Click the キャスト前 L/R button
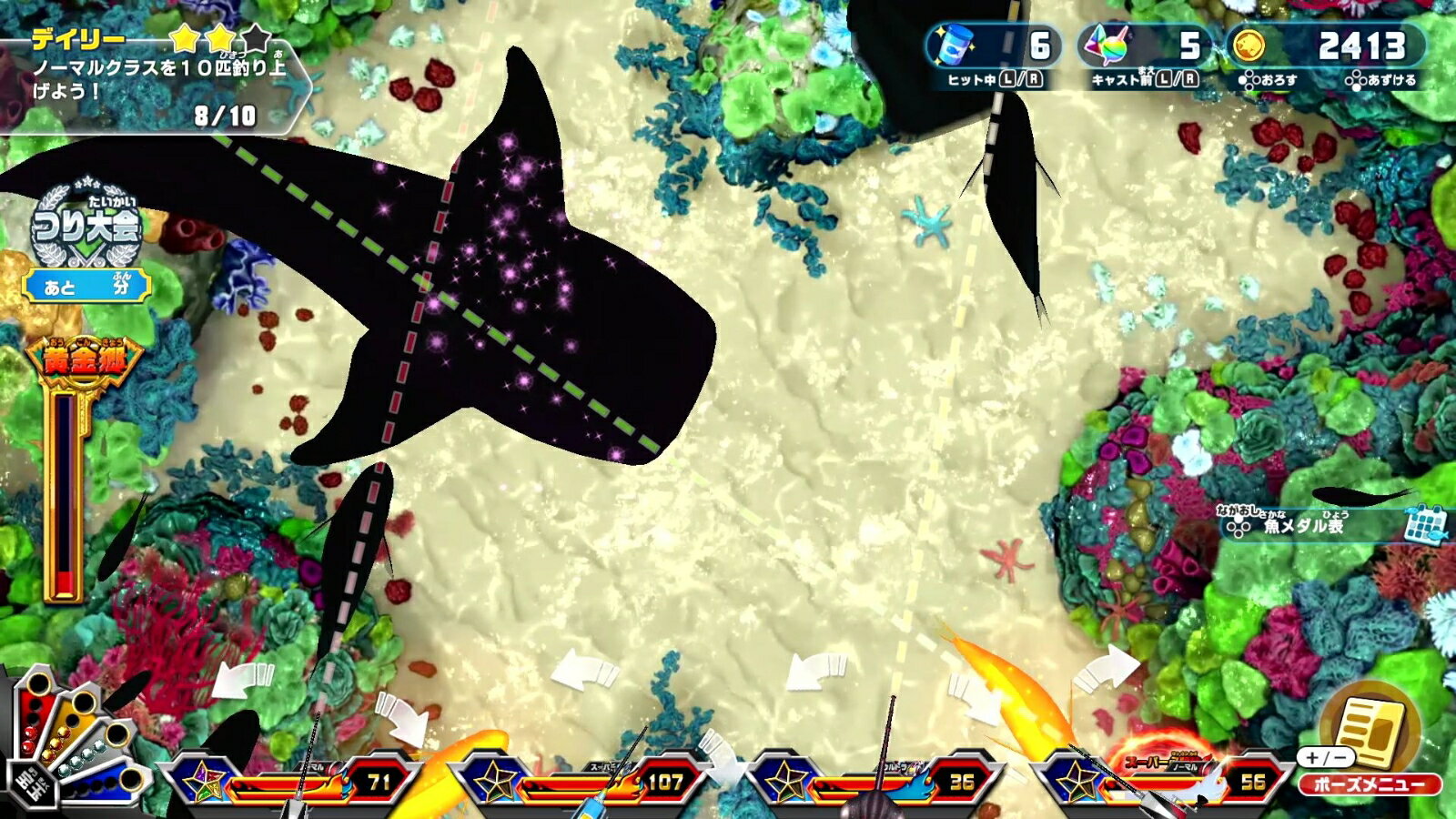 1142,81
